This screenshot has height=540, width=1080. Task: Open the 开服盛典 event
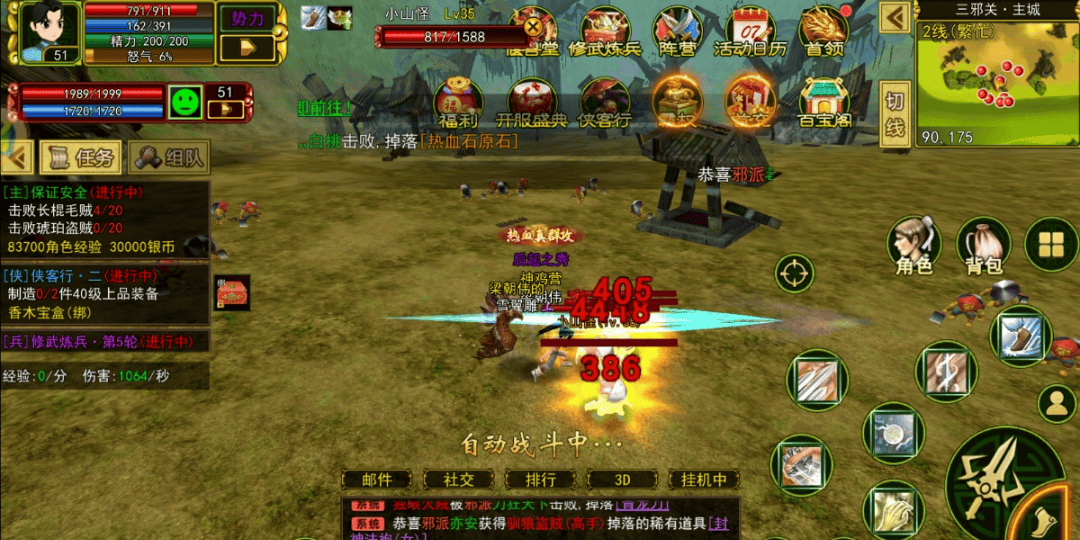click(x=532, y=104)
